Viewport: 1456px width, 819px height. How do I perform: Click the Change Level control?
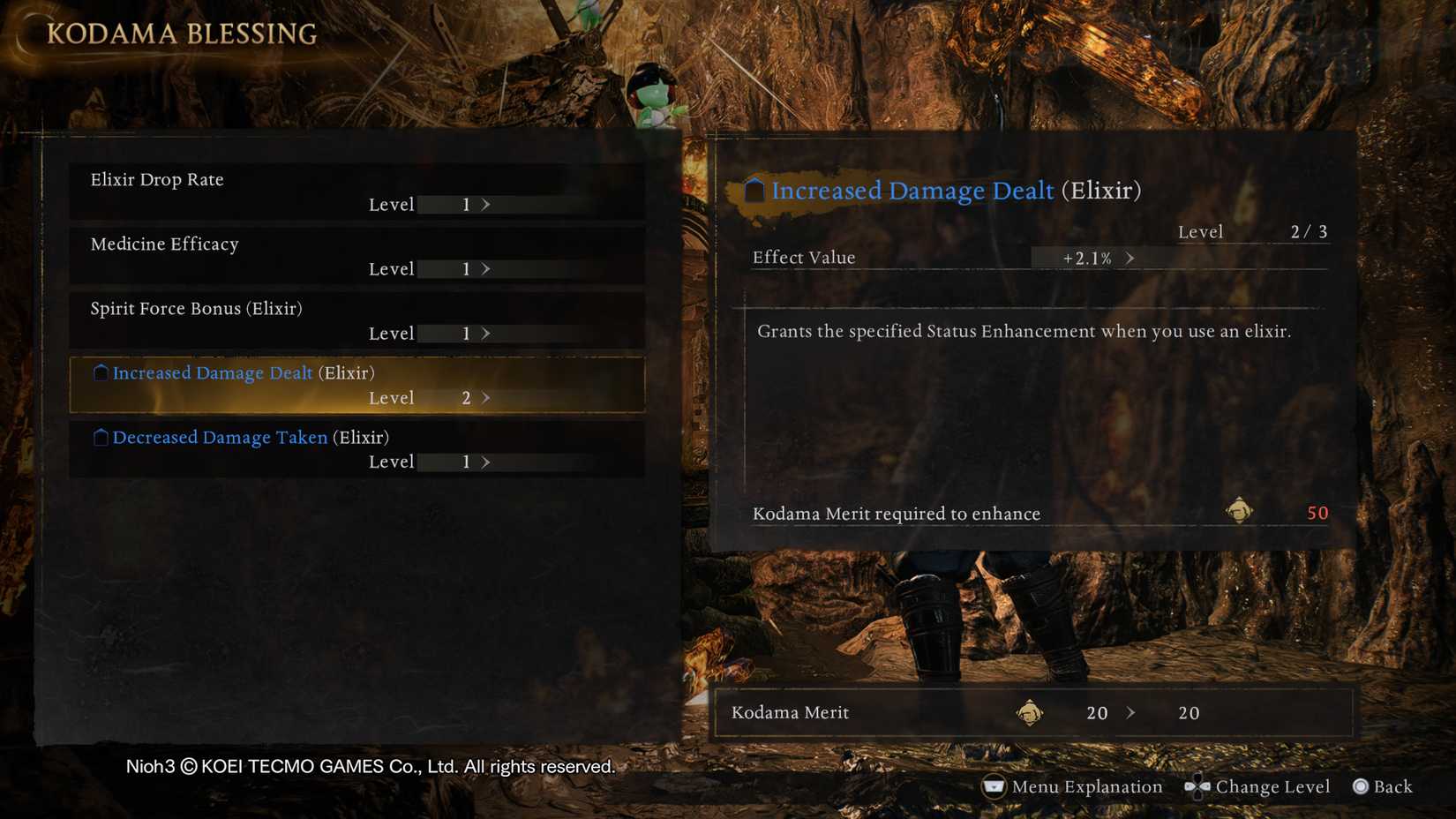click(x=1273, y=786)
